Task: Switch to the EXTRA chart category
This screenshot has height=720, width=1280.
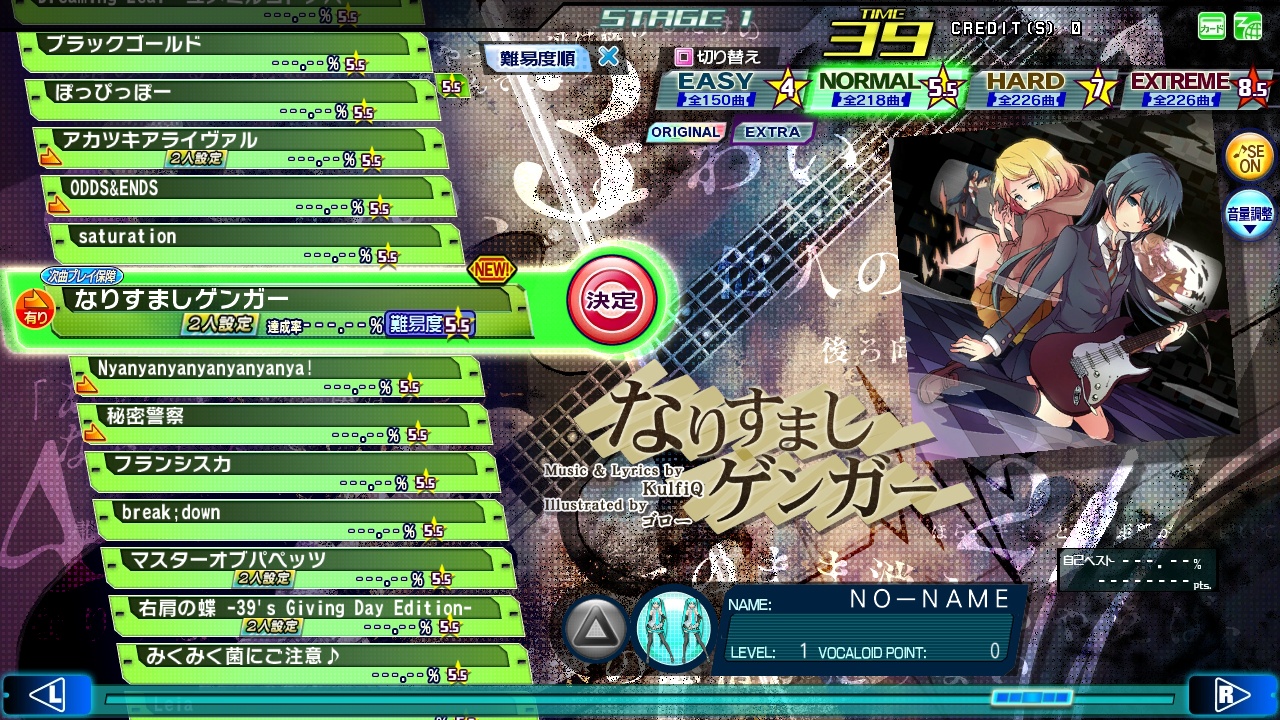Action: click(x=772, y=132)
